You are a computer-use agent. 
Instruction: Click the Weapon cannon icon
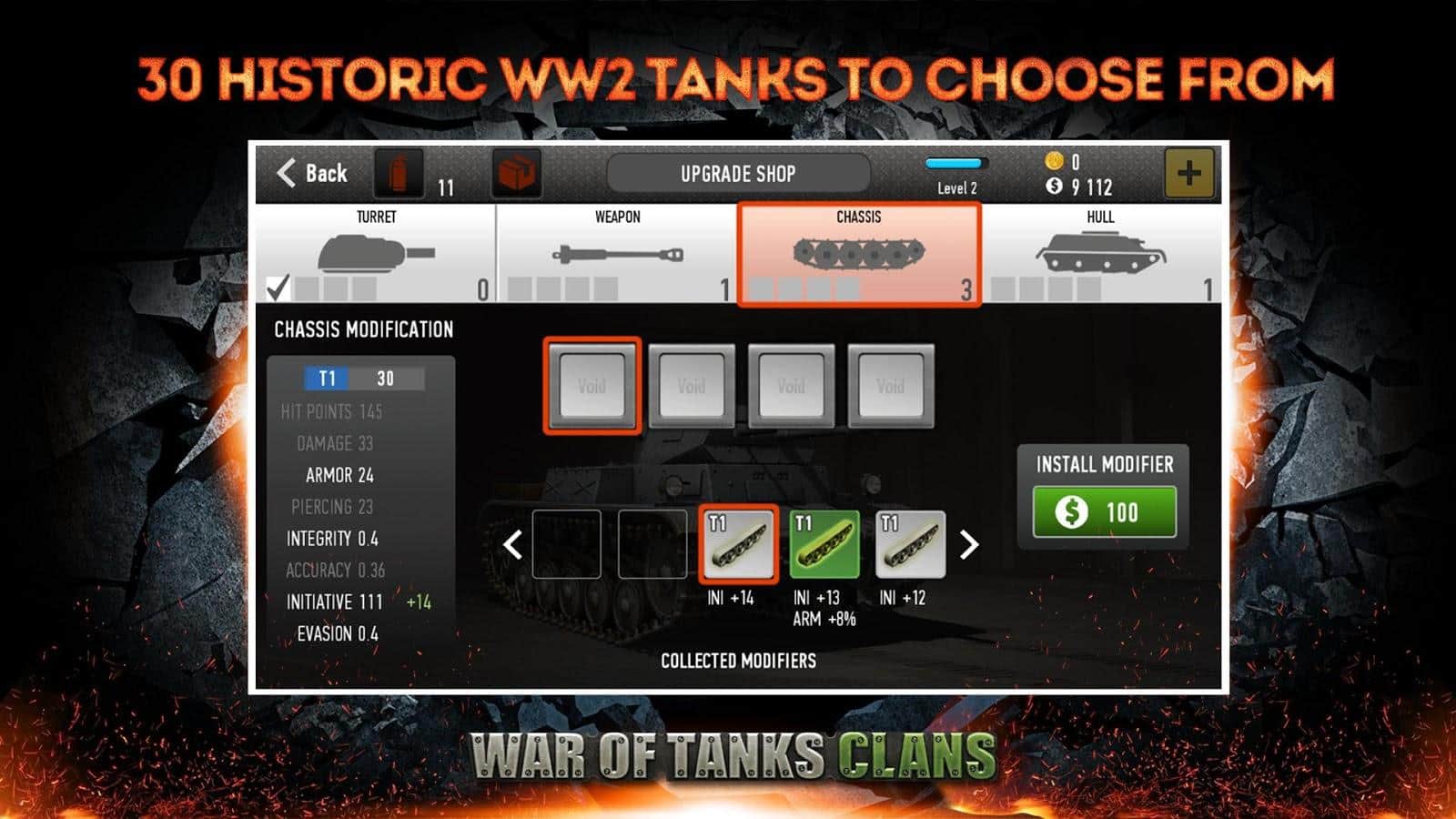(619, 252)
